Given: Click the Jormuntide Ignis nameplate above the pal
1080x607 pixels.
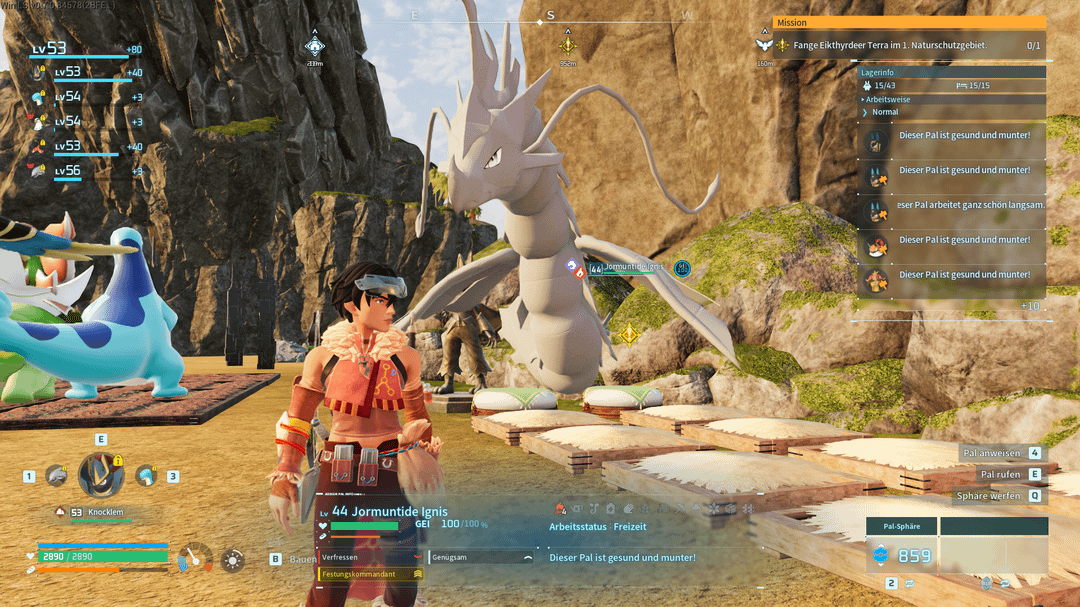Looking at the screenshot, I should pos(632,267).
